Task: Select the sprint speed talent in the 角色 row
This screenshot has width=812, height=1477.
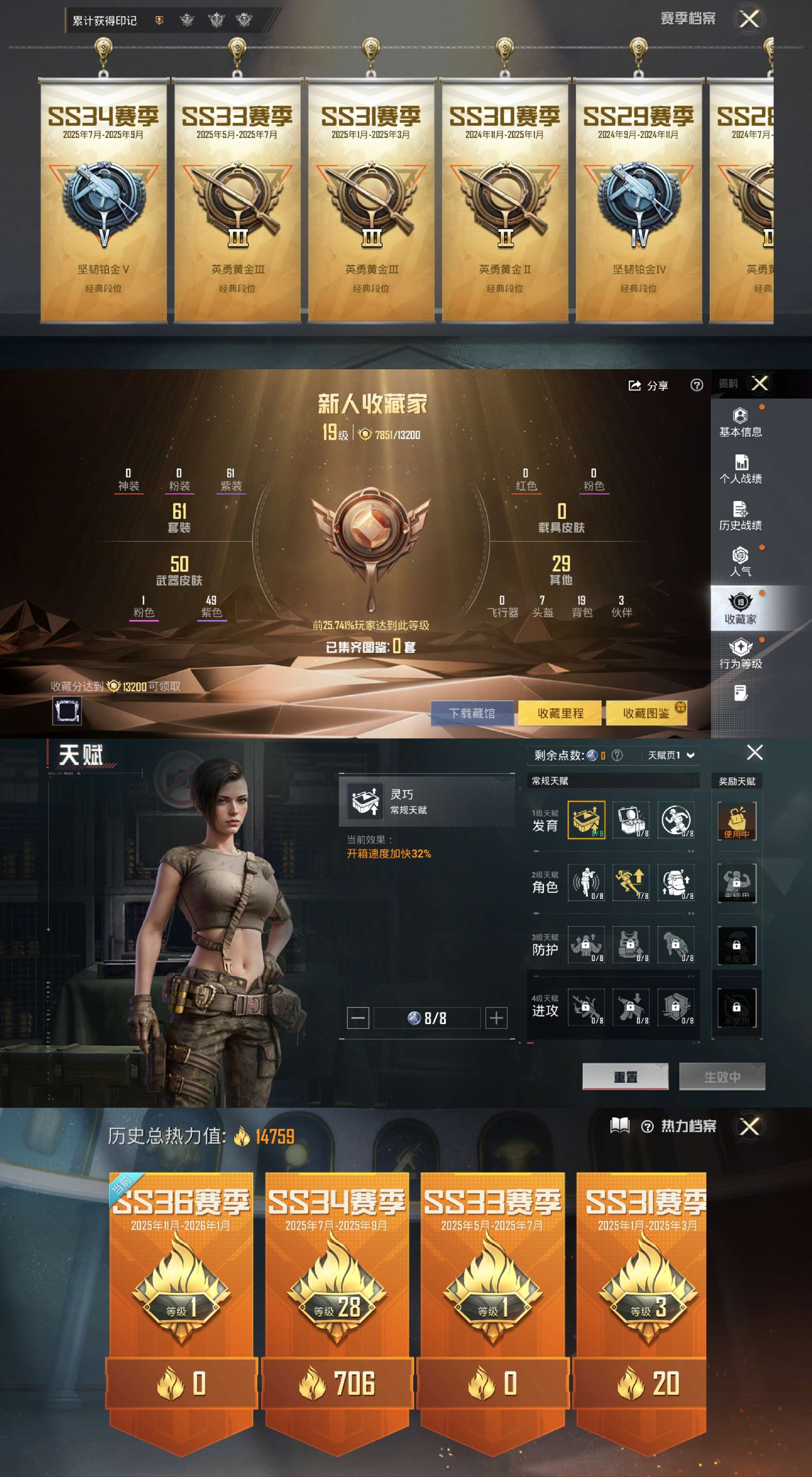Action: [632, 882]
